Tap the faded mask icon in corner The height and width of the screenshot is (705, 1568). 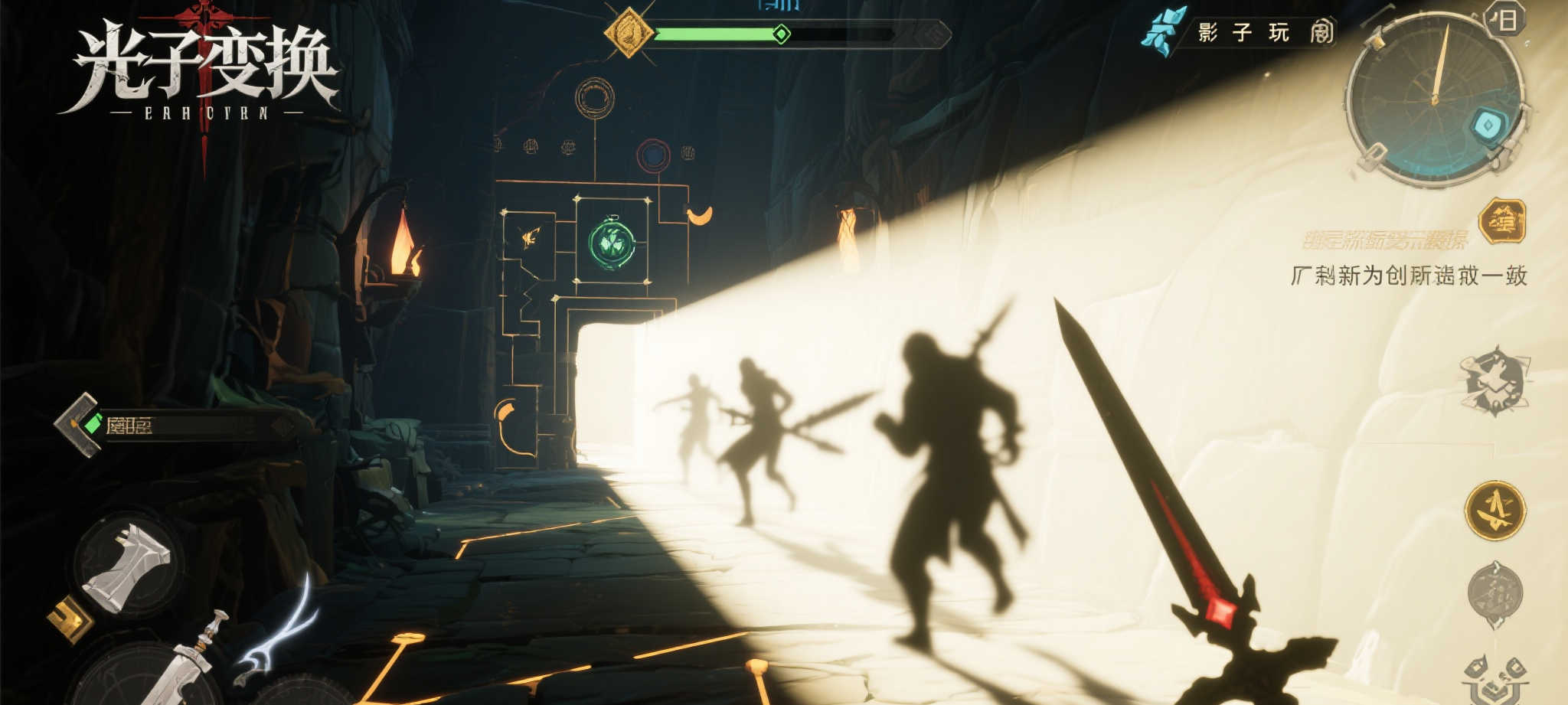coord(1496,679)
